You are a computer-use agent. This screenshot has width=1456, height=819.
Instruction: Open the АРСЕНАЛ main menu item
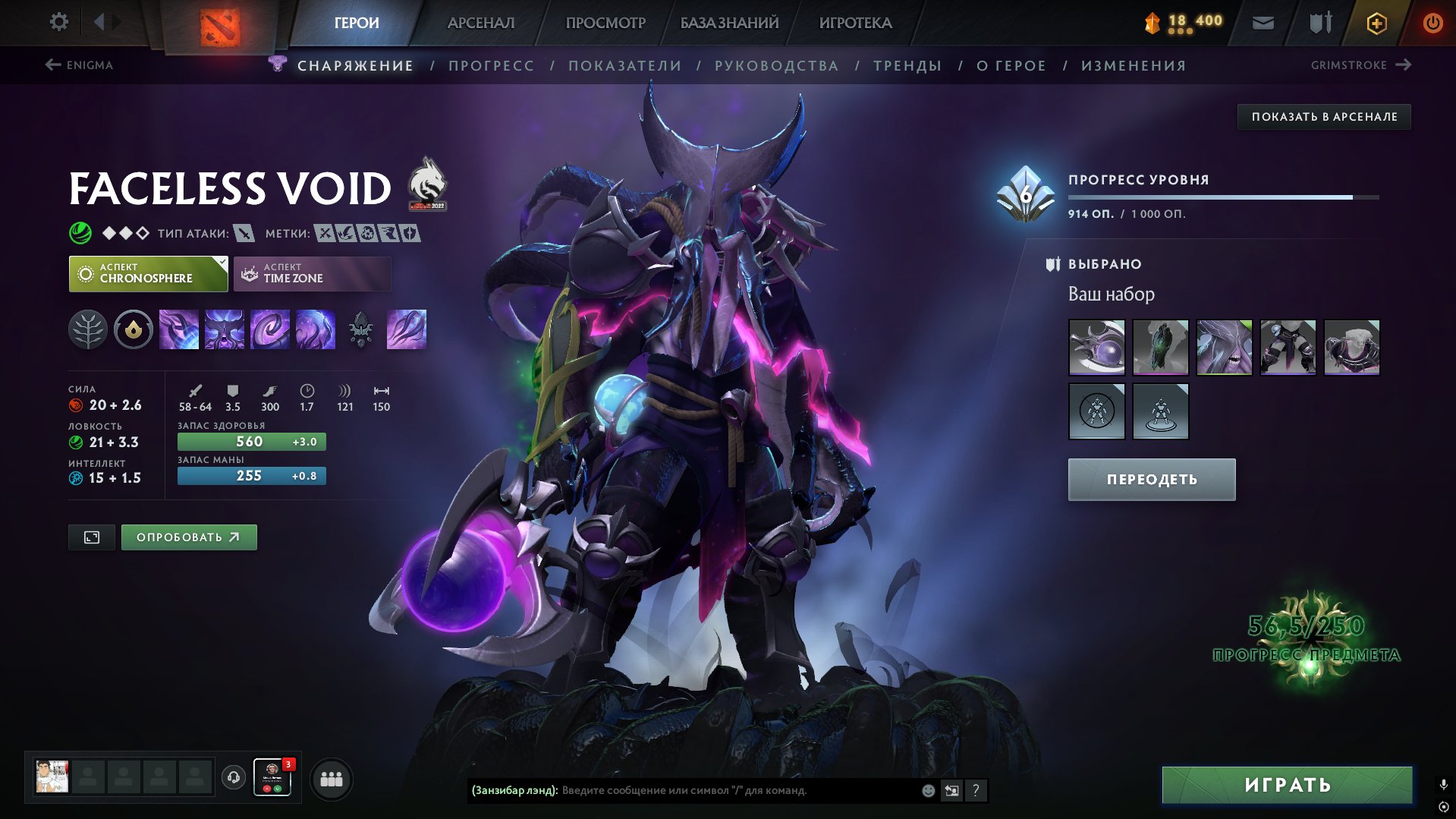[480, 22]
